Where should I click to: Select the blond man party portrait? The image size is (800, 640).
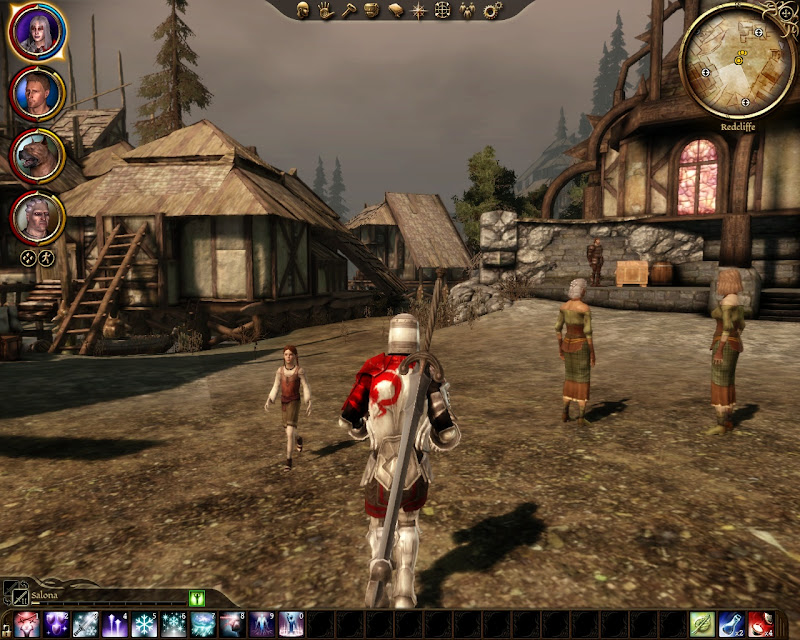[38, 93]
